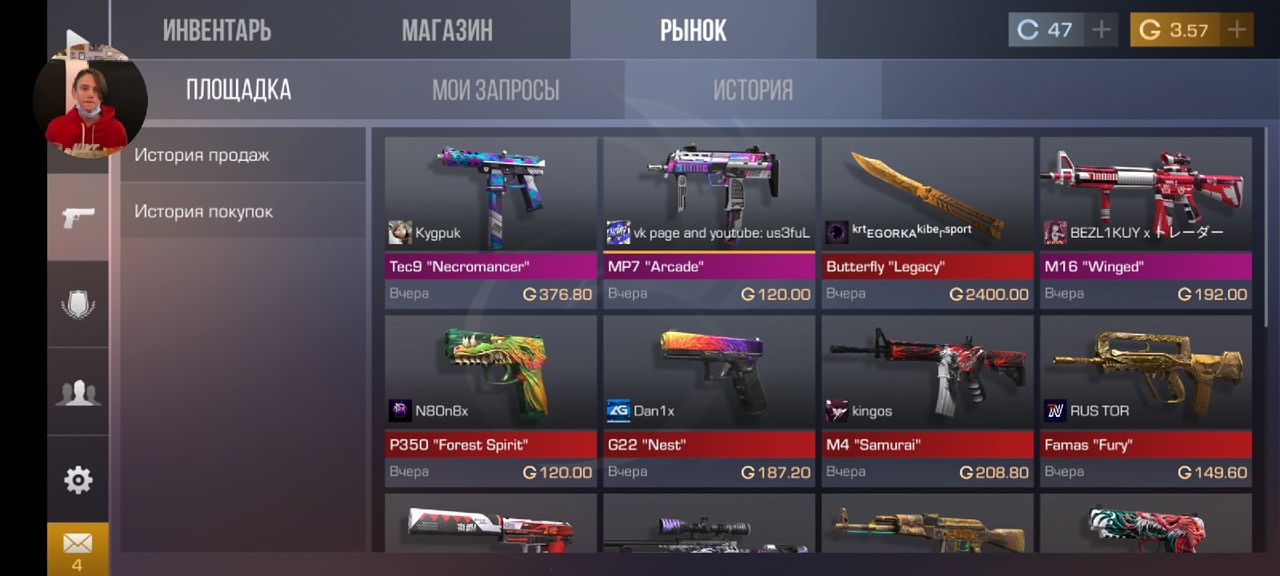Switch to the История sub-tab
This screenshot has width=1280, height=576.
[752, 90]
